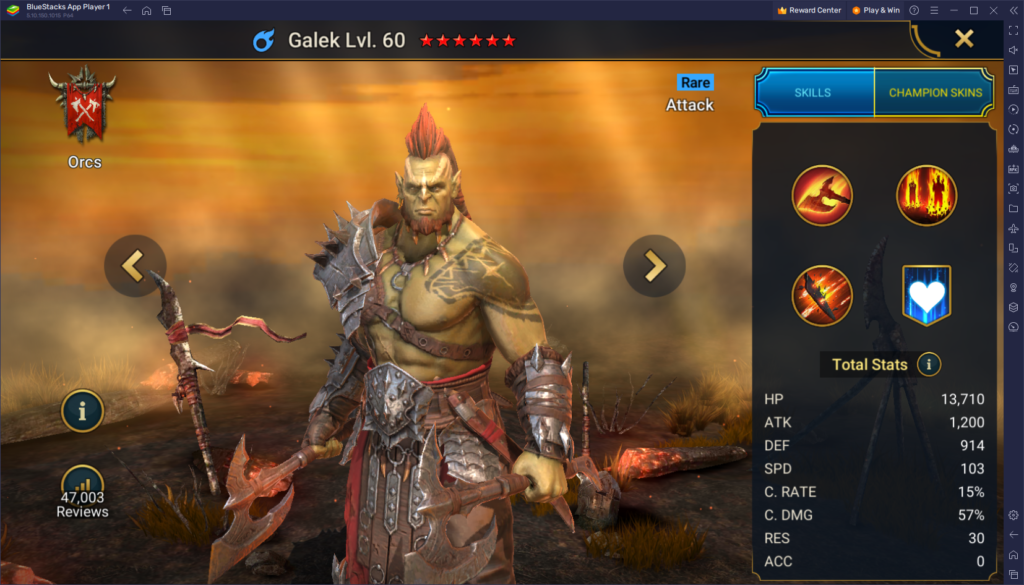1024x585 pixels.
Task: Select the burning figures skill icon
Action: coord(926,195)
